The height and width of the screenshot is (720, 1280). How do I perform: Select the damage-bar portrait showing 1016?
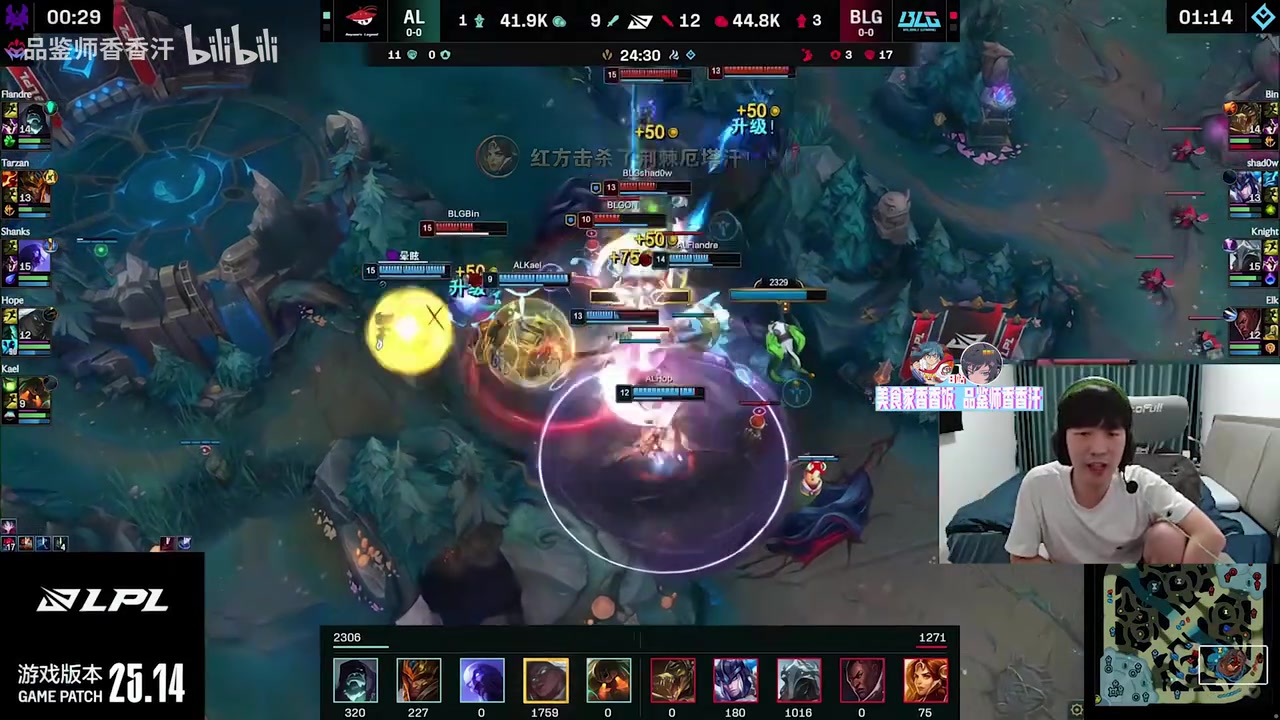point(799,680)
